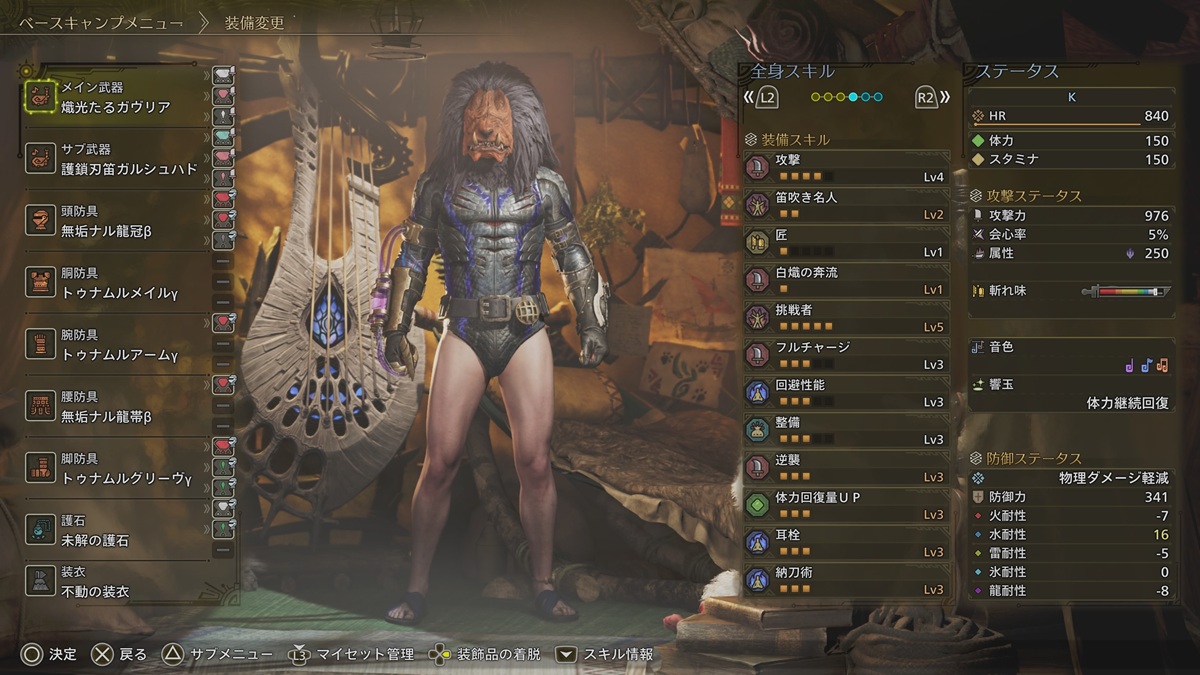Select chest armor トゥナムルメイルγ
The width and height of the screenshot is (1200, 675).
[x=115, y=283]
